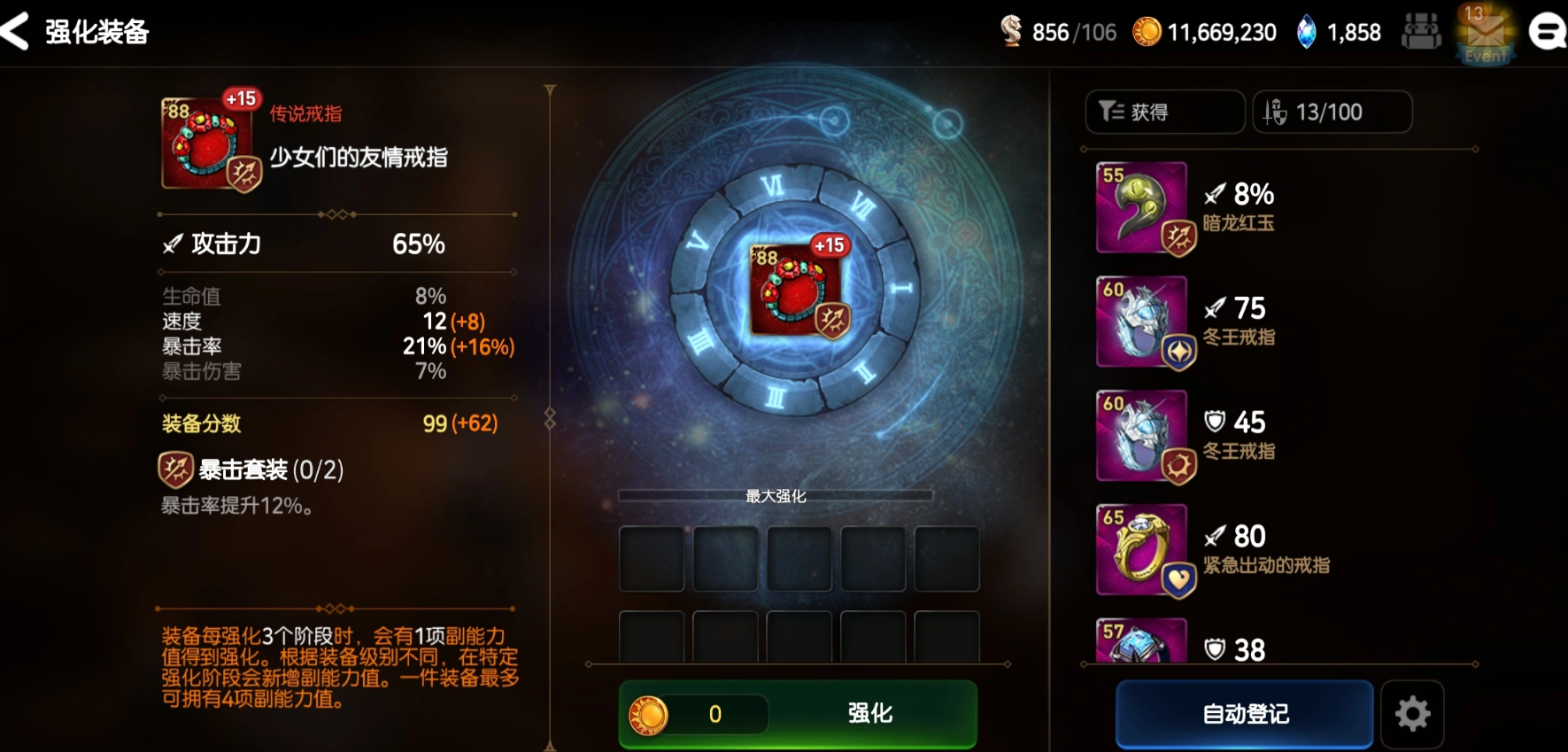Open the 获得 sort filter
Image resolution: width=1568 pixels, height=752 pixels.
click(x=1163, y=112)
